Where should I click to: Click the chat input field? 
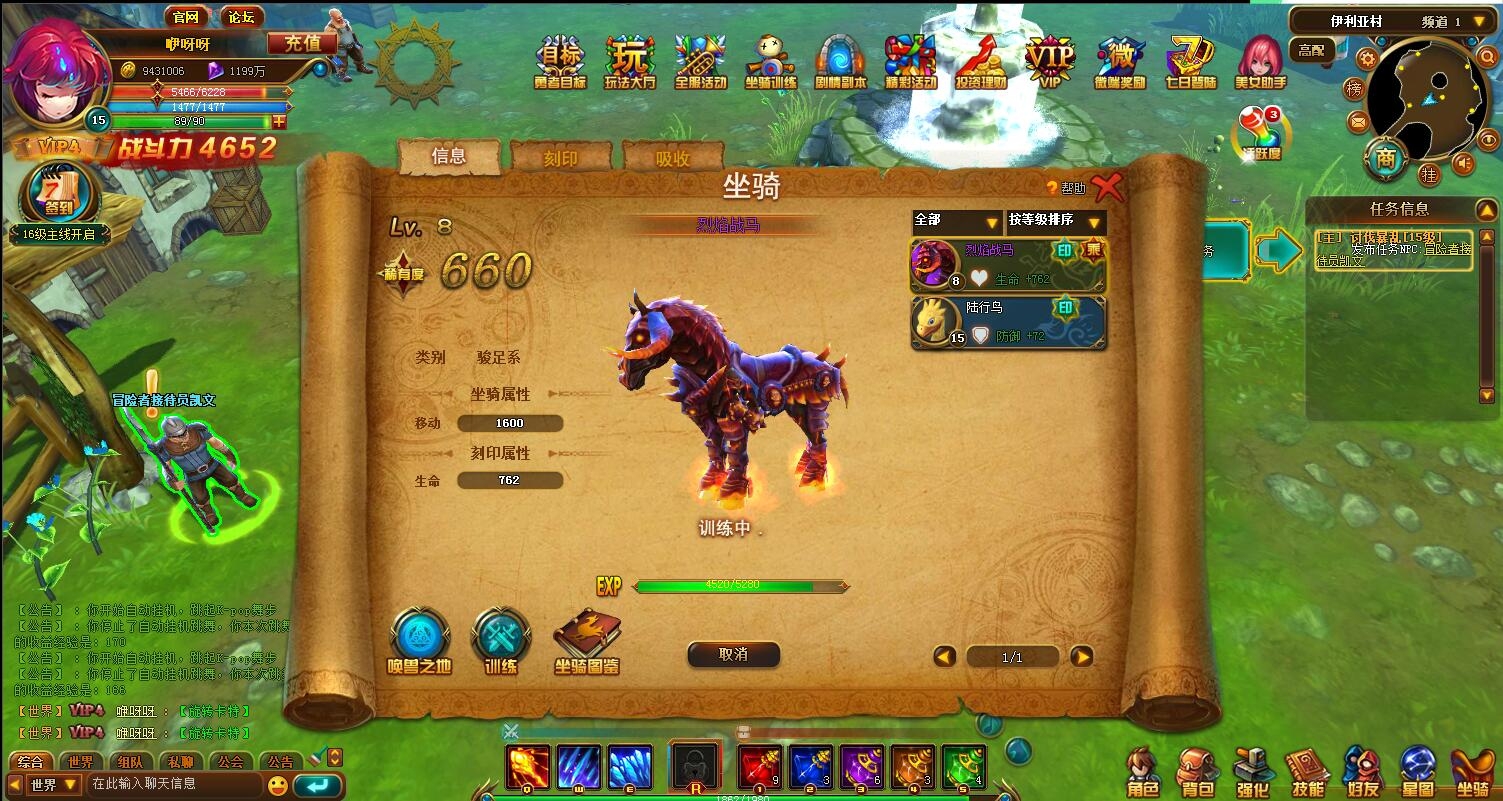coord(175,784)
